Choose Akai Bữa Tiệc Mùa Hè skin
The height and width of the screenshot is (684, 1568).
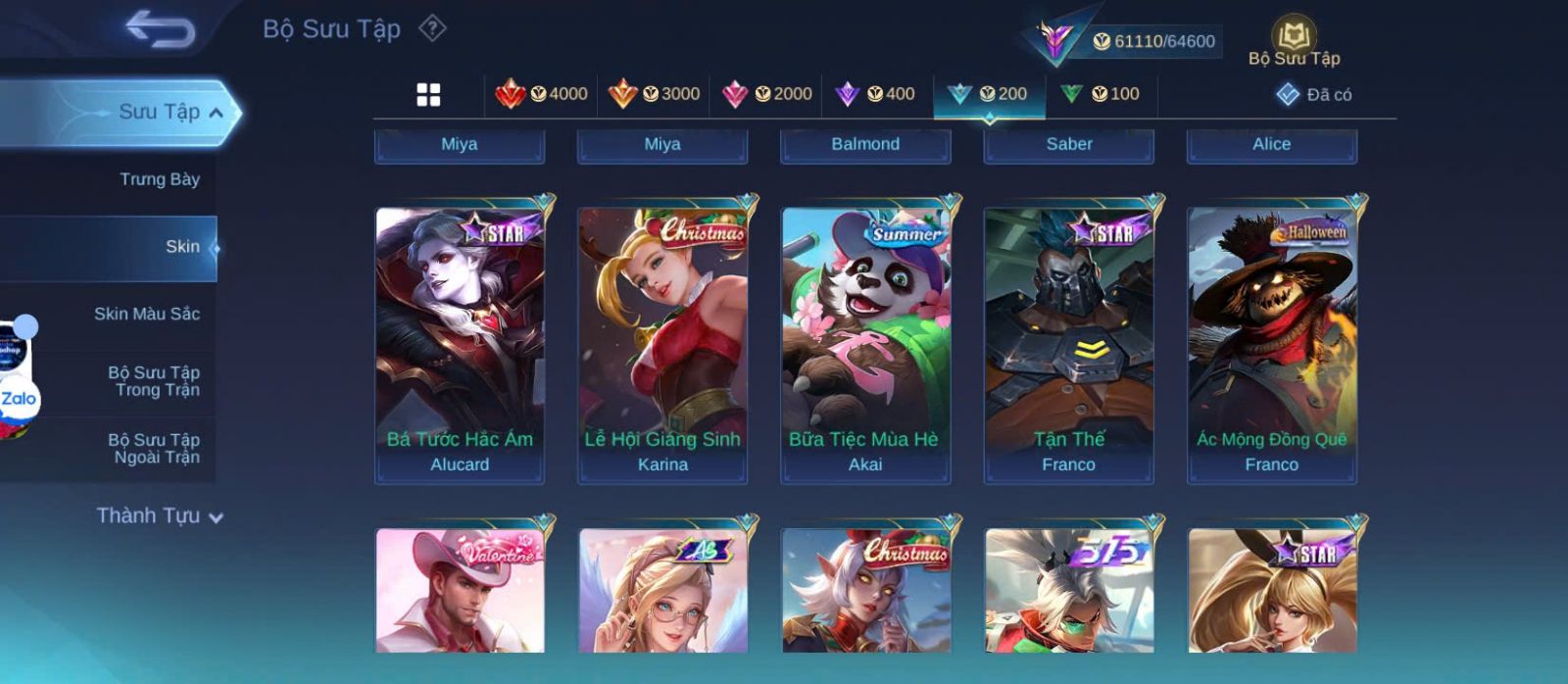(x=865, y=345)
